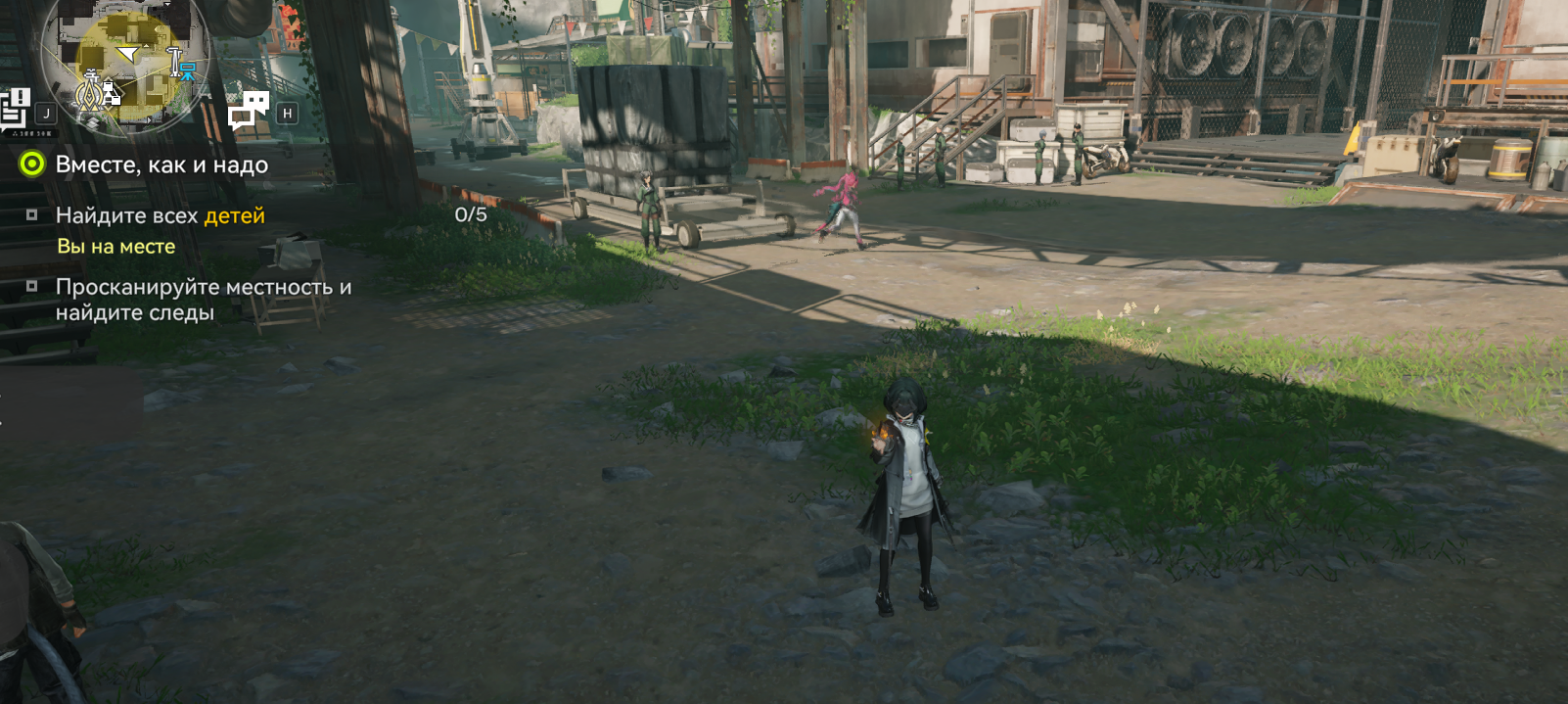Click the "Просканируйте местность" objective
This screenshot has height=704, width=1568.
click(x=203, y=300)
